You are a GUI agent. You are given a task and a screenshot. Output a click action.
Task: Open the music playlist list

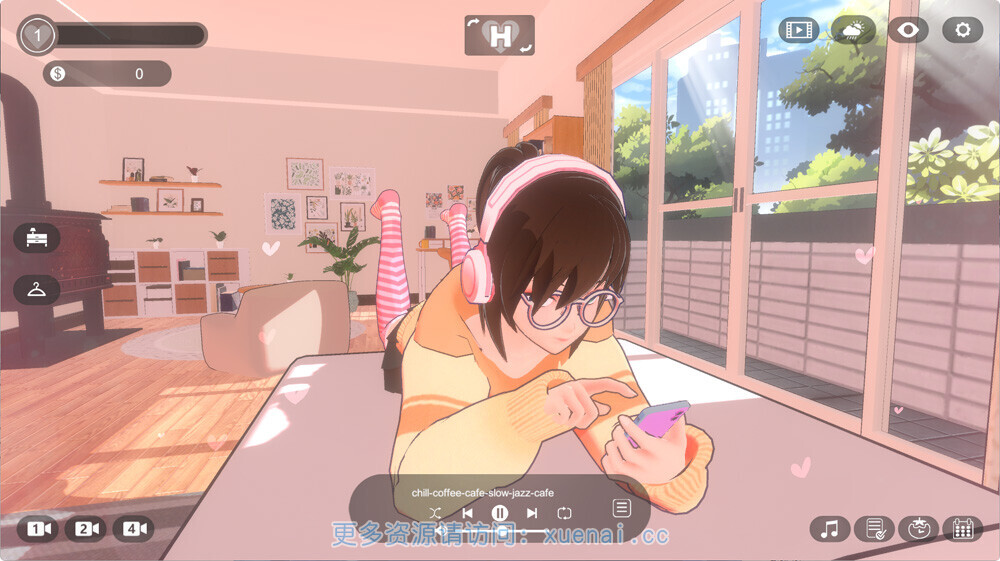(621, 508)
